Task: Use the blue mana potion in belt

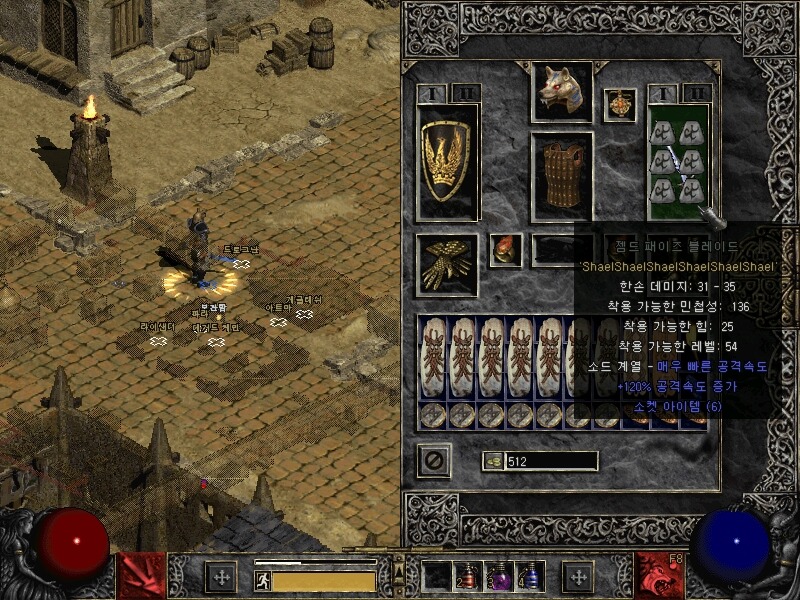Action: click(529, 576)
